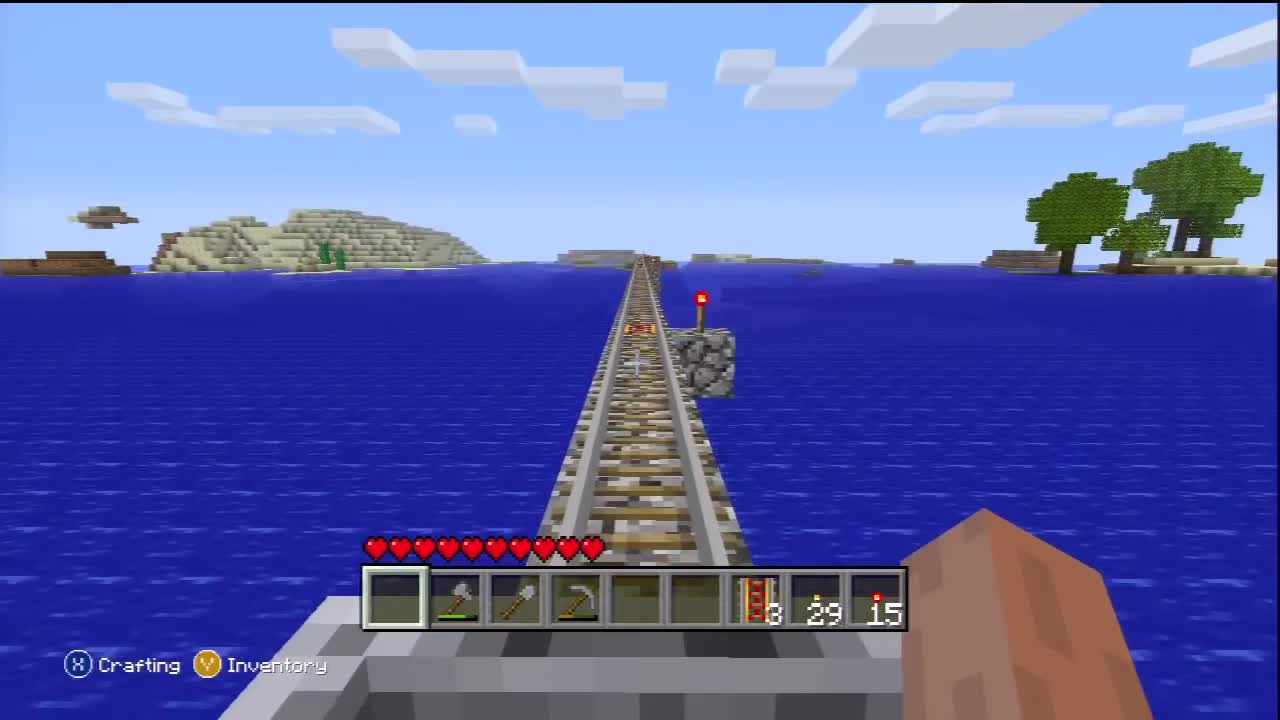Click the first heart in the health bar
The image size is (1280, 720).
[x=376, y=548]
